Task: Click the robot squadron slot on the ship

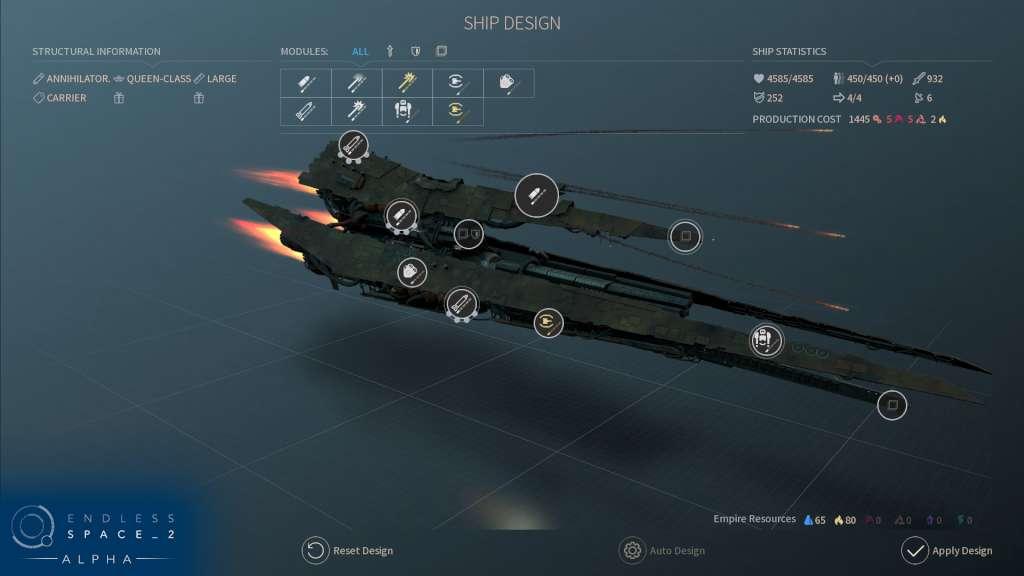Action: pyautogui.click(x=766, y=341)
